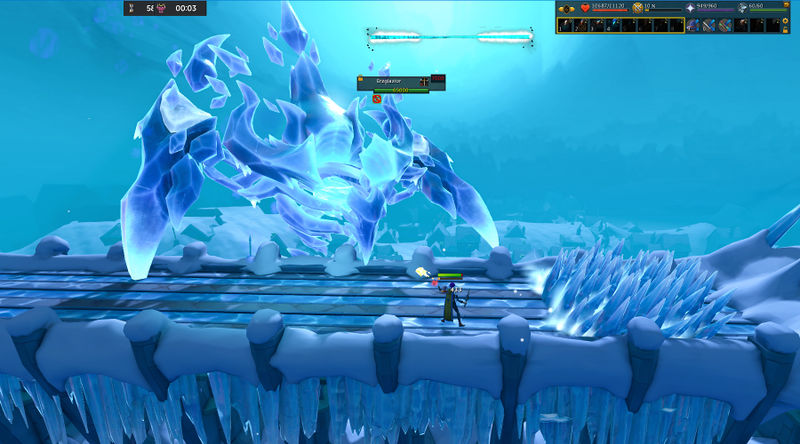Click the pink boss icon beside the timer
The width and height of the screenshot is (800, 444).
(160, 8)
